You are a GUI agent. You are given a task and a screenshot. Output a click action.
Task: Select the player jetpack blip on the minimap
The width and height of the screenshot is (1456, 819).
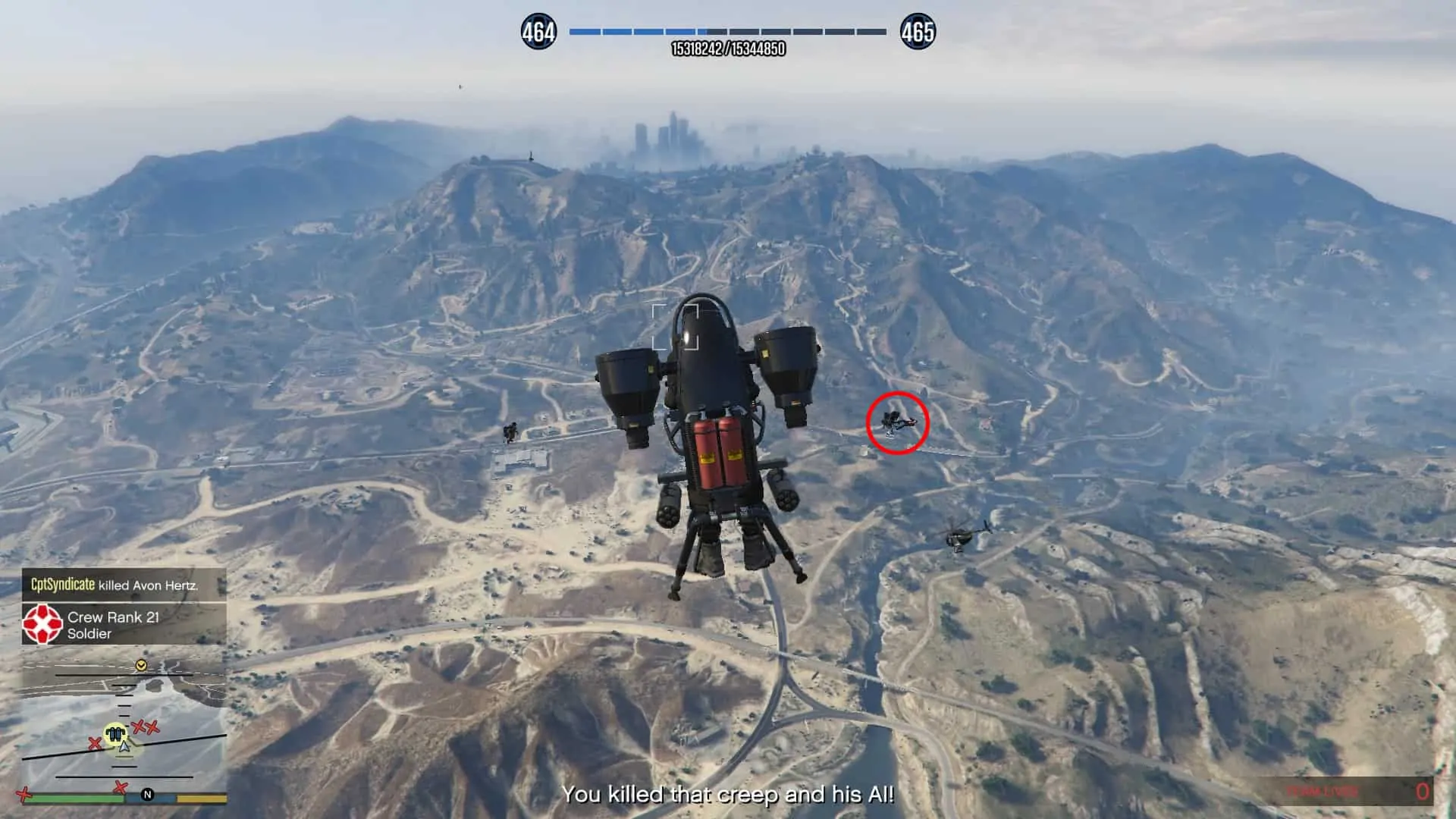[114, 733]
